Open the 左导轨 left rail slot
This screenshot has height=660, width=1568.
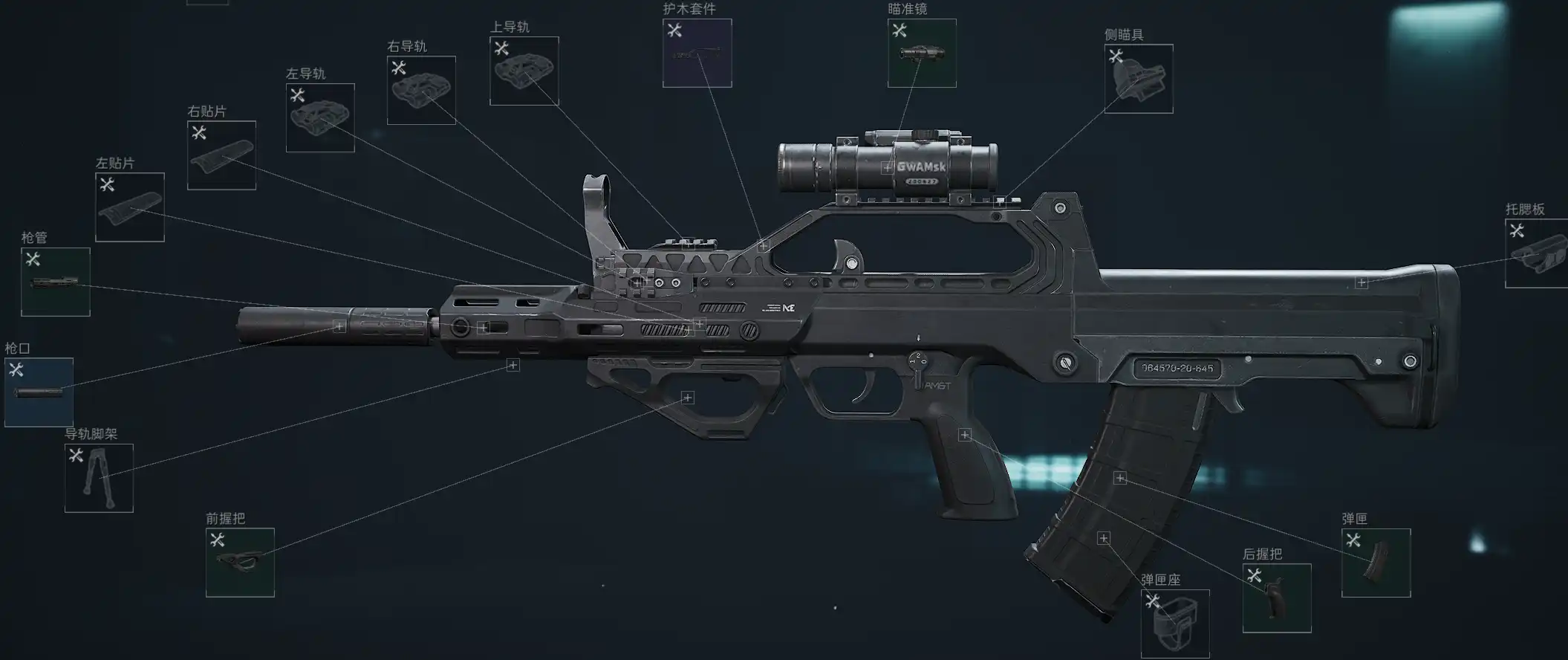click(x=320, y=117)
